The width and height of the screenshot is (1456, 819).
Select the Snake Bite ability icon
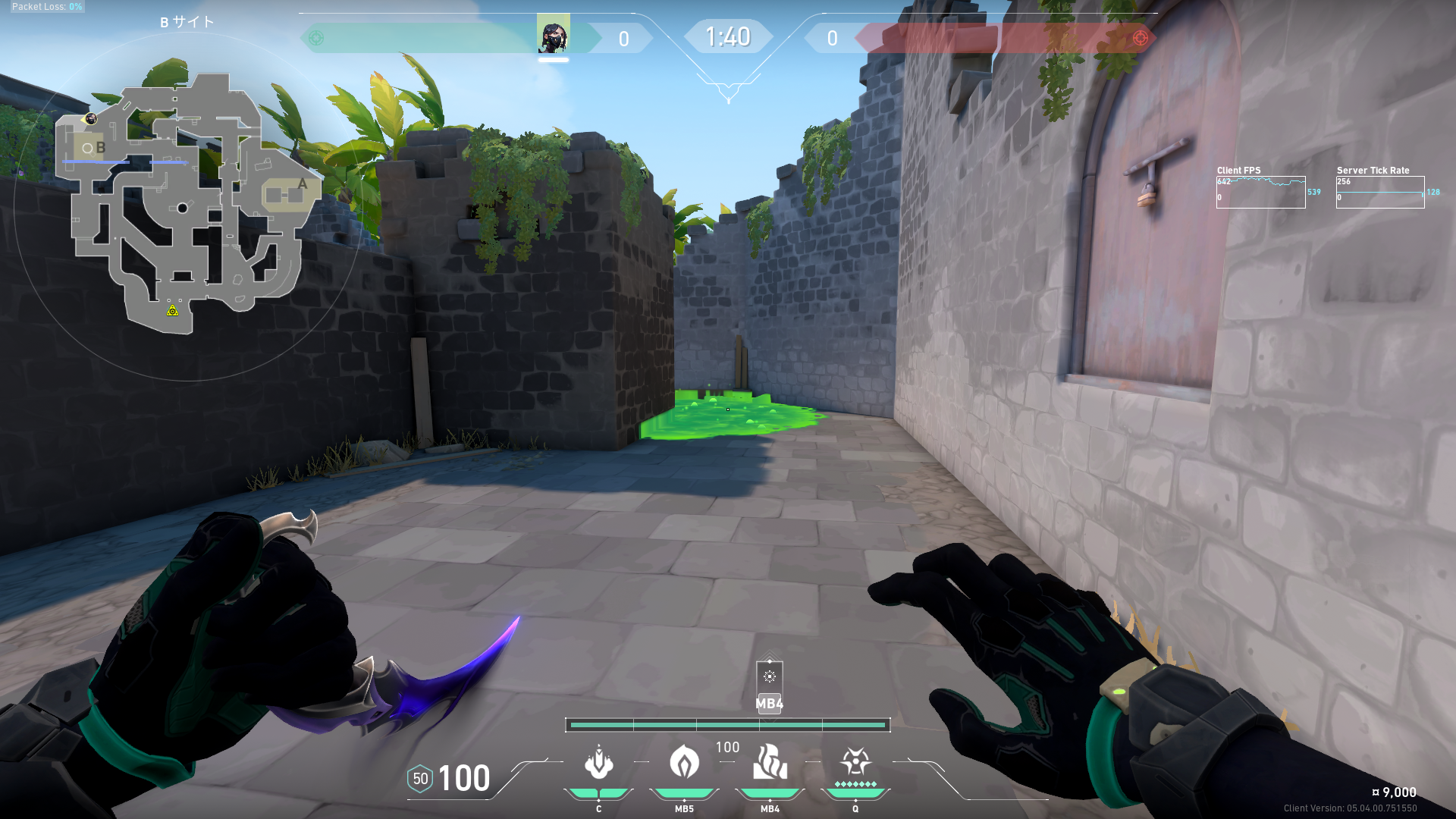(598, 763)
